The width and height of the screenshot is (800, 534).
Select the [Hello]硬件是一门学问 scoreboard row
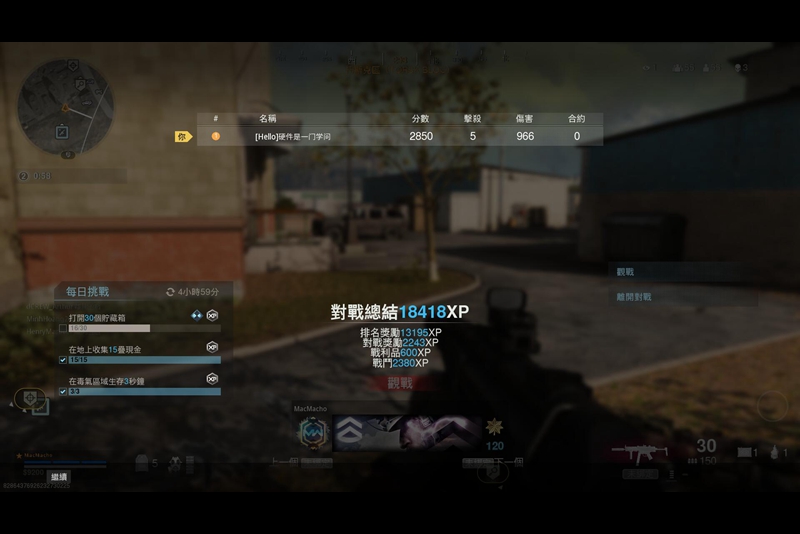click(x=400, y=136)
